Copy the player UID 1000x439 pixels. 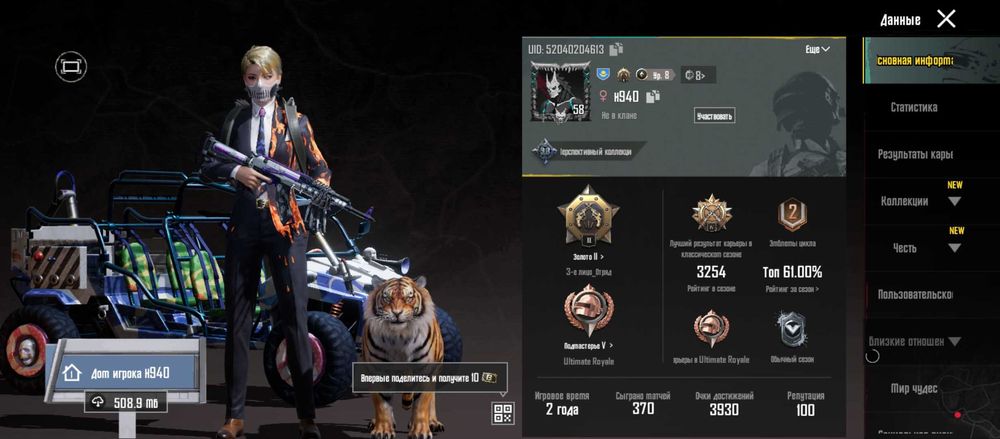click(616, 49)
